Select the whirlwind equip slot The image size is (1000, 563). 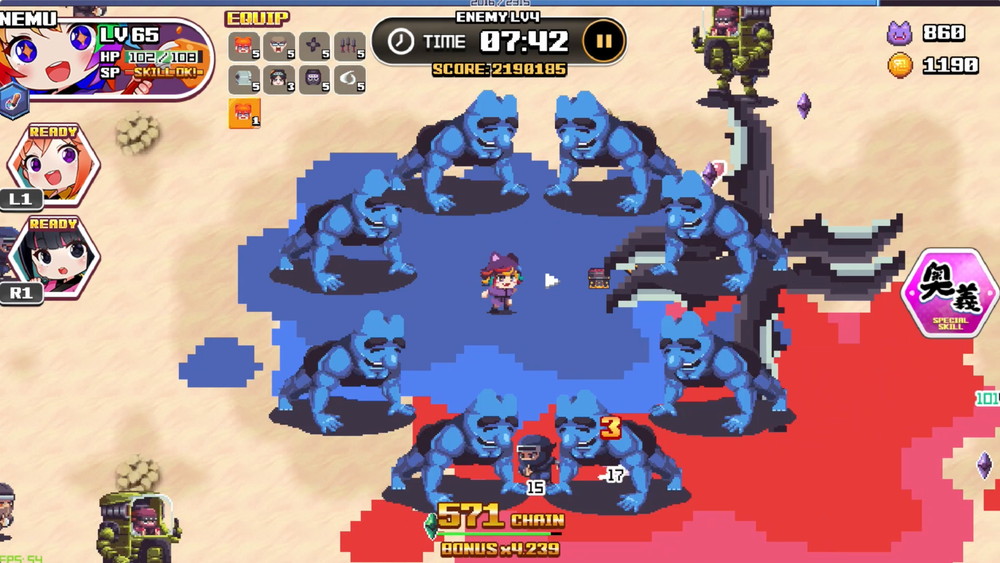[349, 80]
